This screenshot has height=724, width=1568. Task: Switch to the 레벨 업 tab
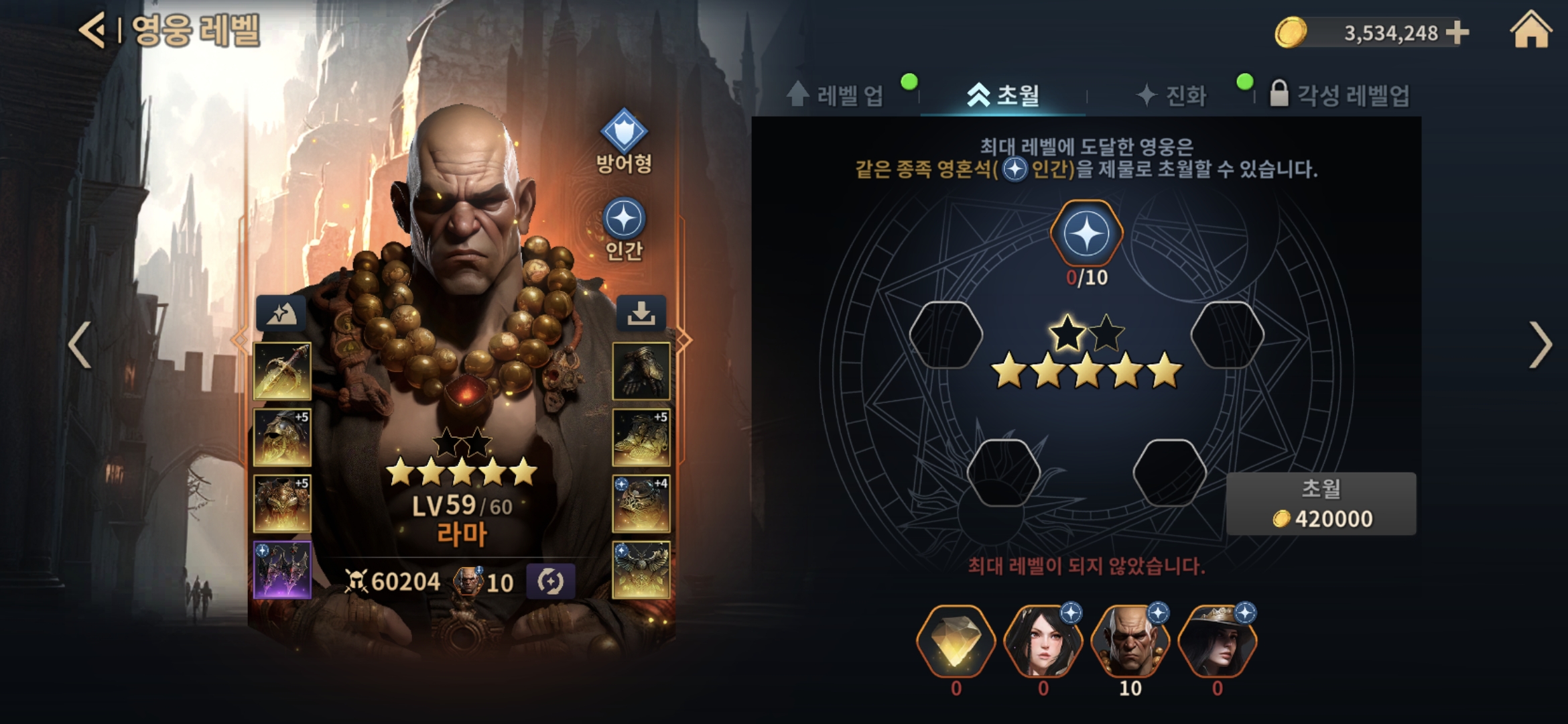[836, 95]
